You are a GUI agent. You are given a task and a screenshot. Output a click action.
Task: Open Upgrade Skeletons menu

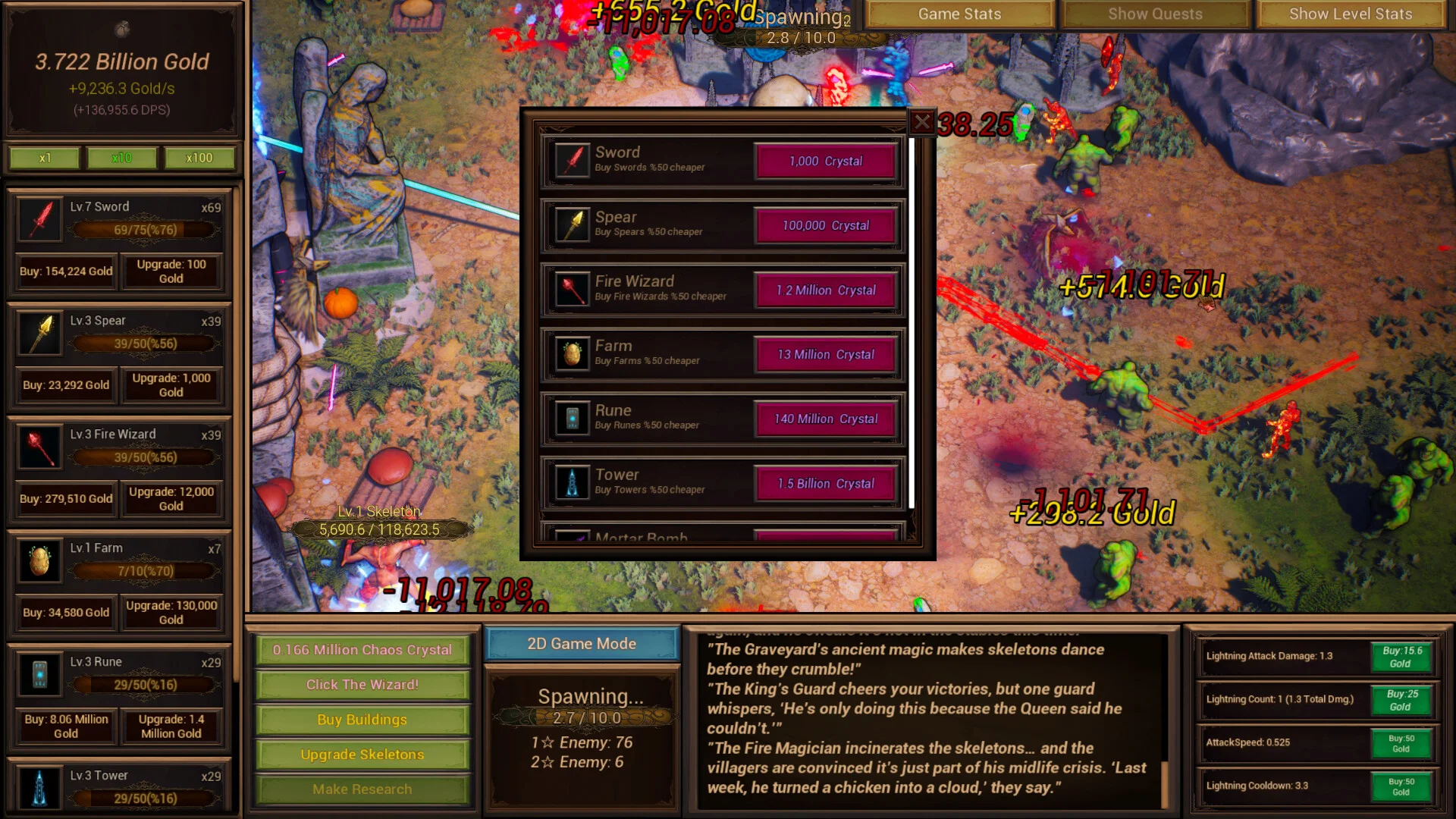click(362, 755)
